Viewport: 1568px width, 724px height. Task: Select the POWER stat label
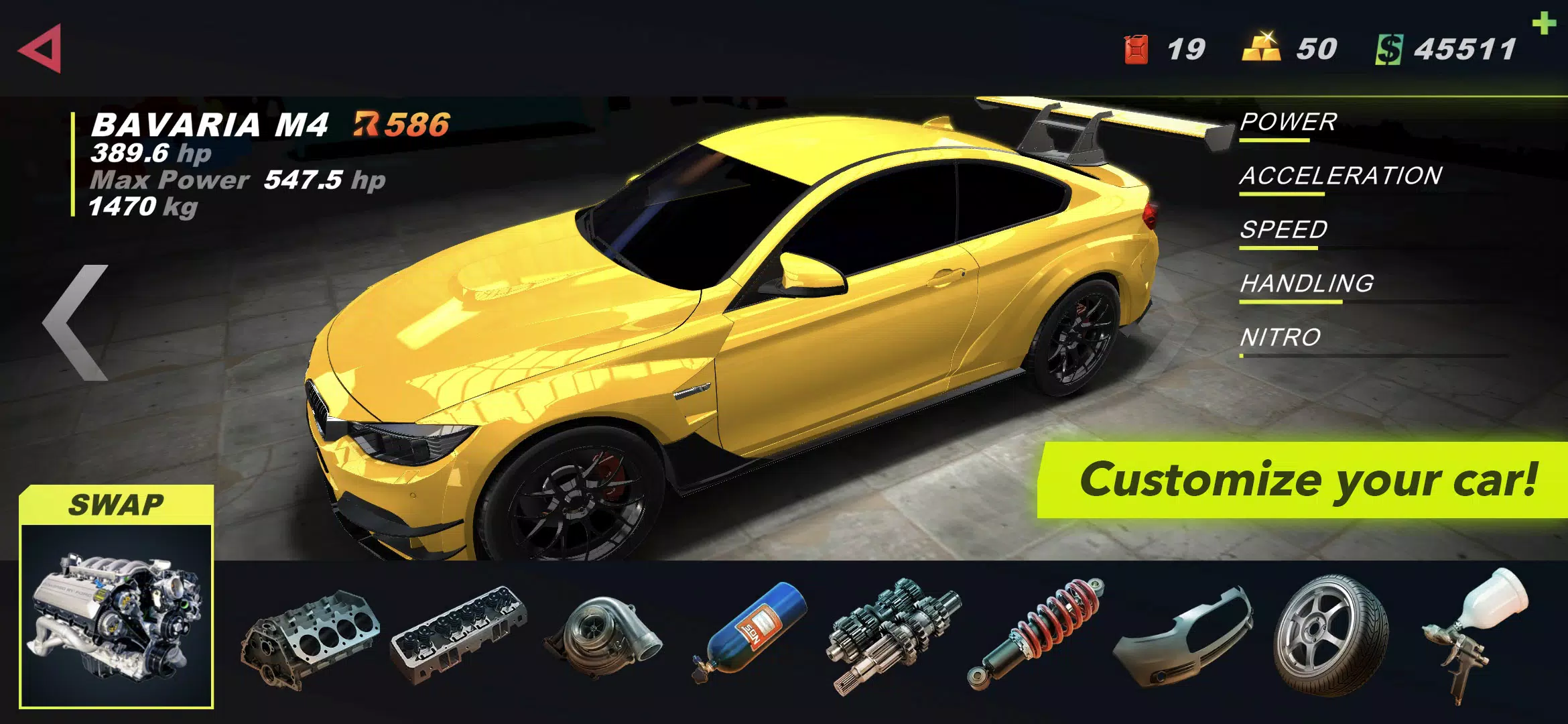1287,124
